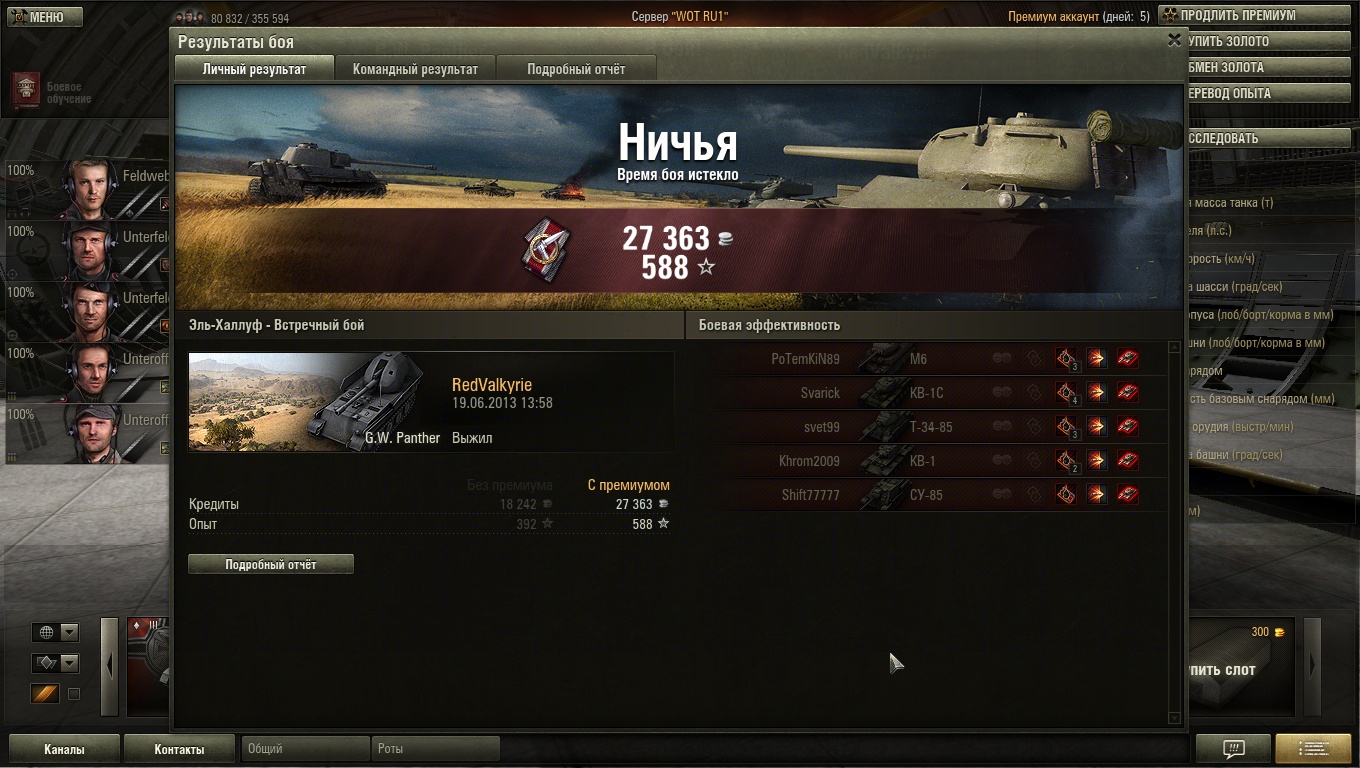Switch to the Общий chat tab
Image resolution: width=1360 pixels, height=768 pixels.
(304, 748)
